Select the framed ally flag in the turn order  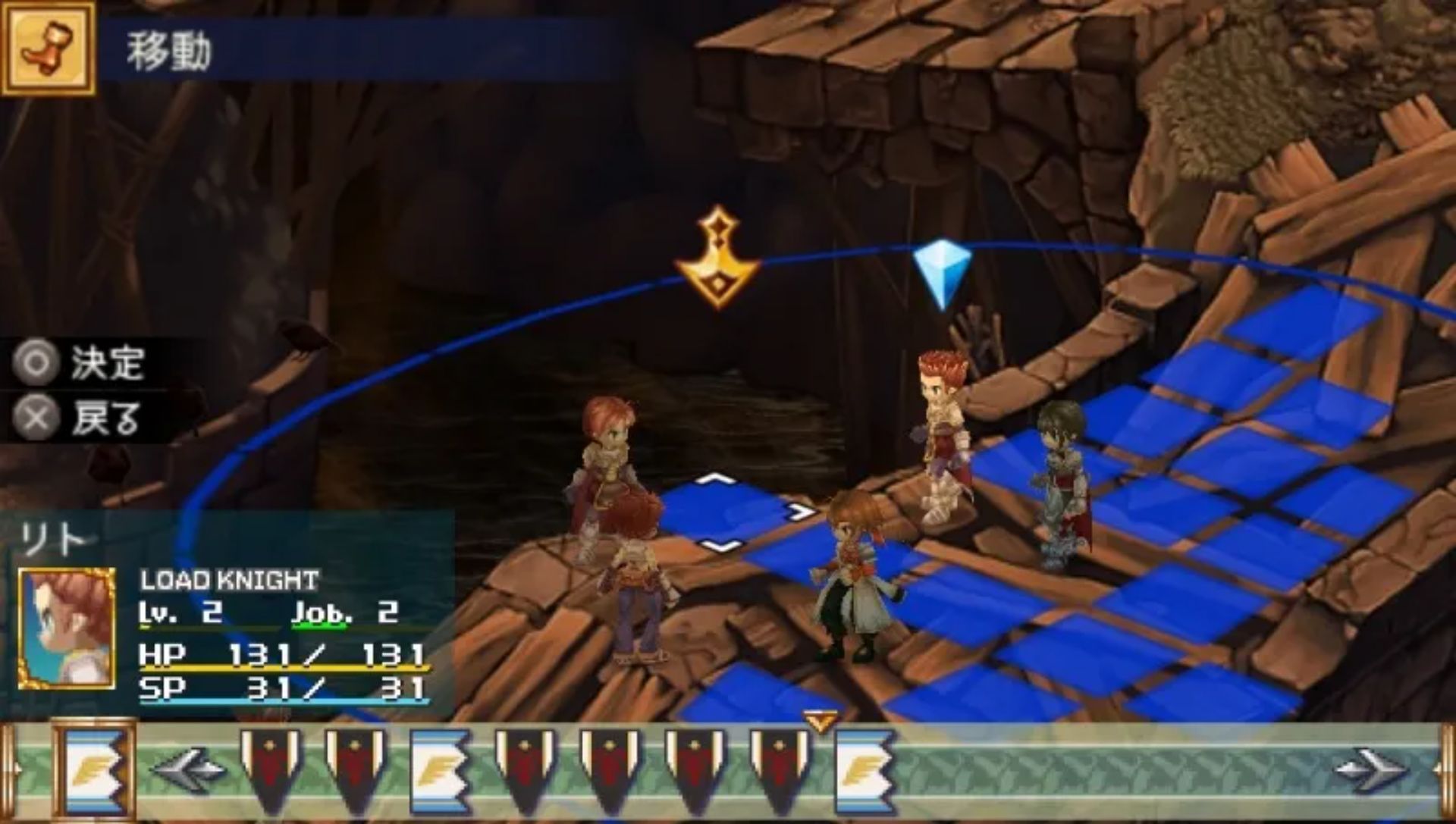pyautogui.click(x=95, y=770)
